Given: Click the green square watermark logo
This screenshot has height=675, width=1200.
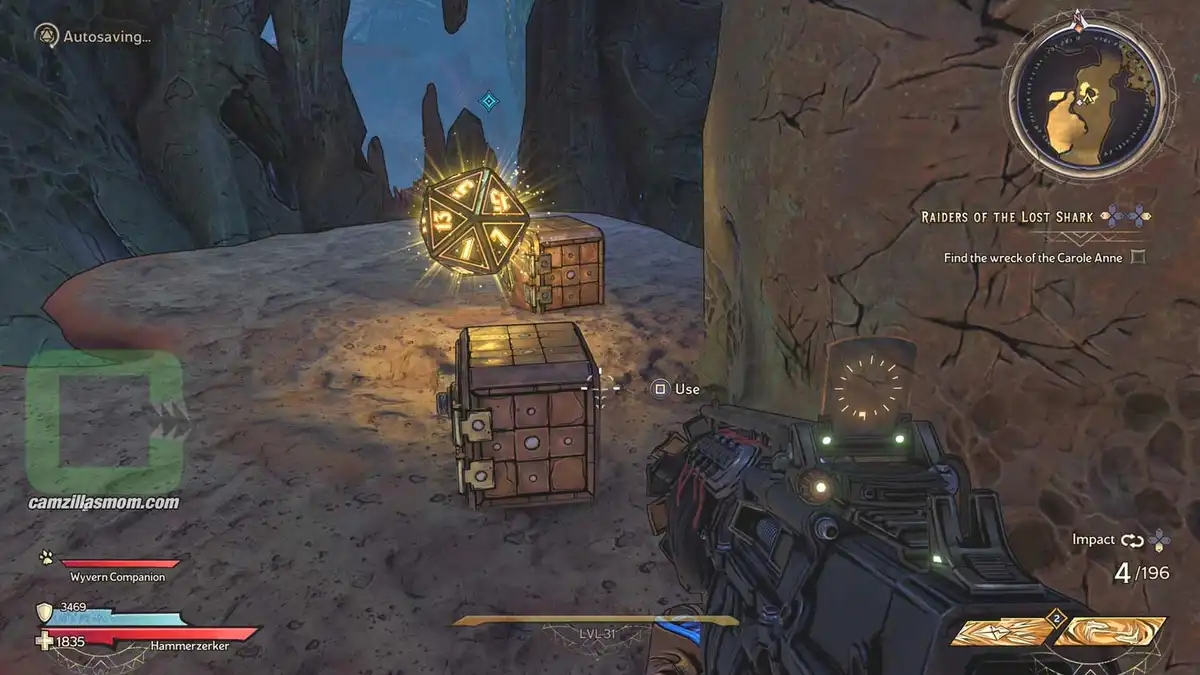Looking at the screenshot, I should tap(104, 410).
